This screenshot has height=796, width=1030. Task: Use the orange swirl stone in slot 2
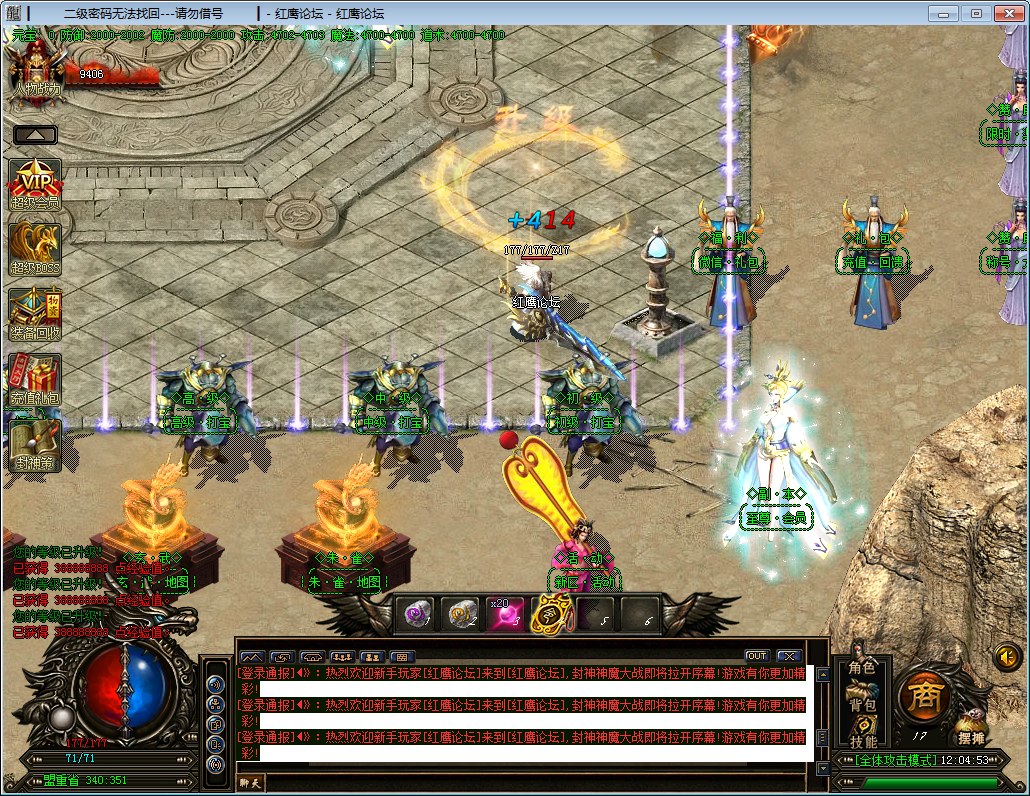[461, 613]
